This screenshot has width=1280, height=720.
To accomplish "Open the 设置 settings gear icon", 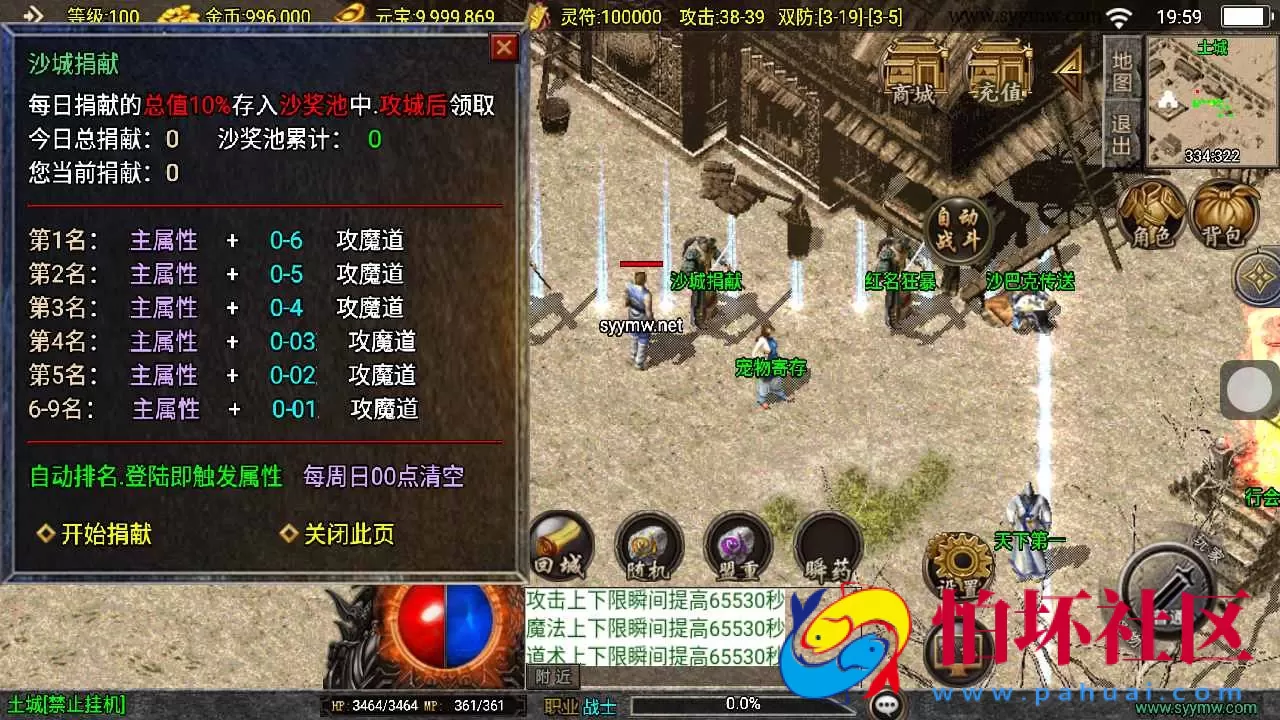I will (960, 560).
